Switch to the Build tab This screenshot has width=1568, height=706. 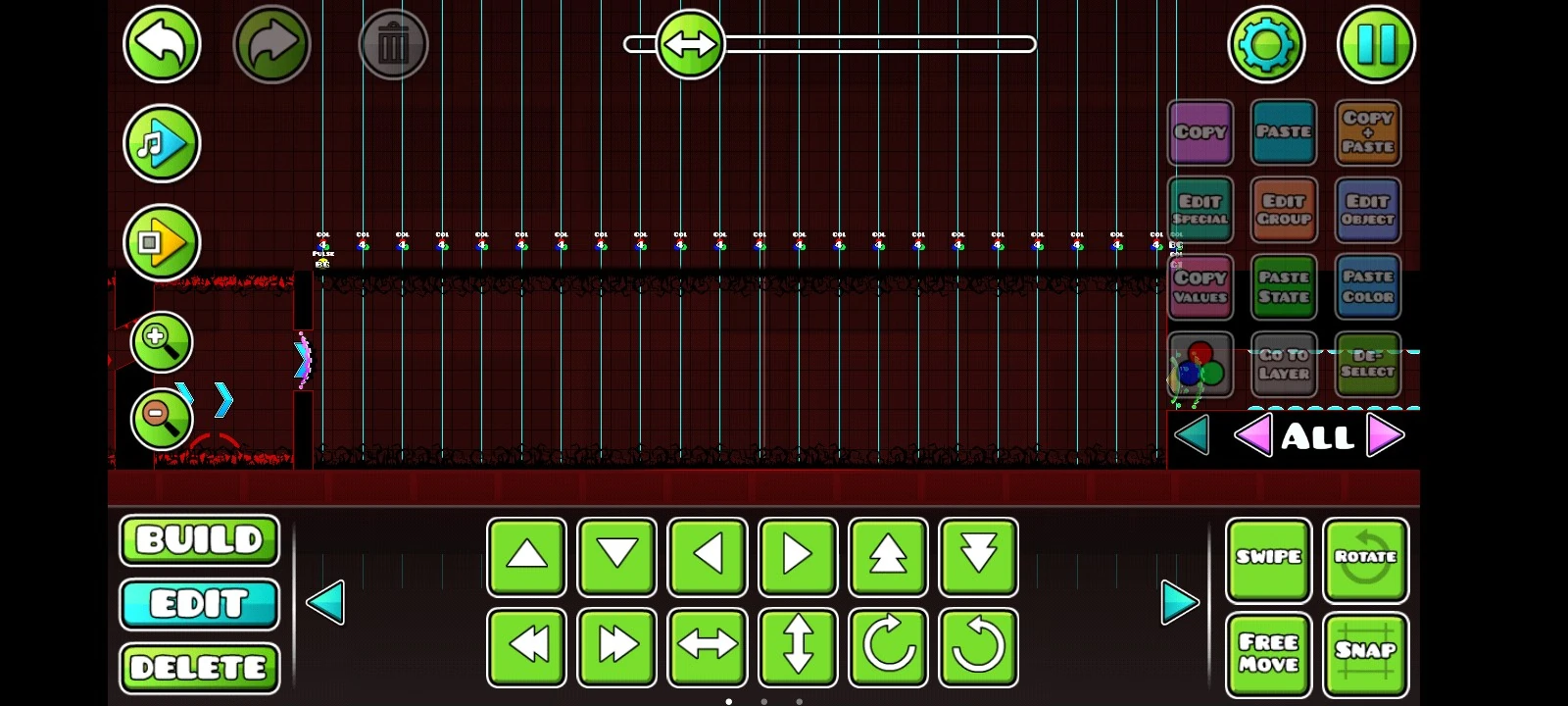[x=199, y=539]
